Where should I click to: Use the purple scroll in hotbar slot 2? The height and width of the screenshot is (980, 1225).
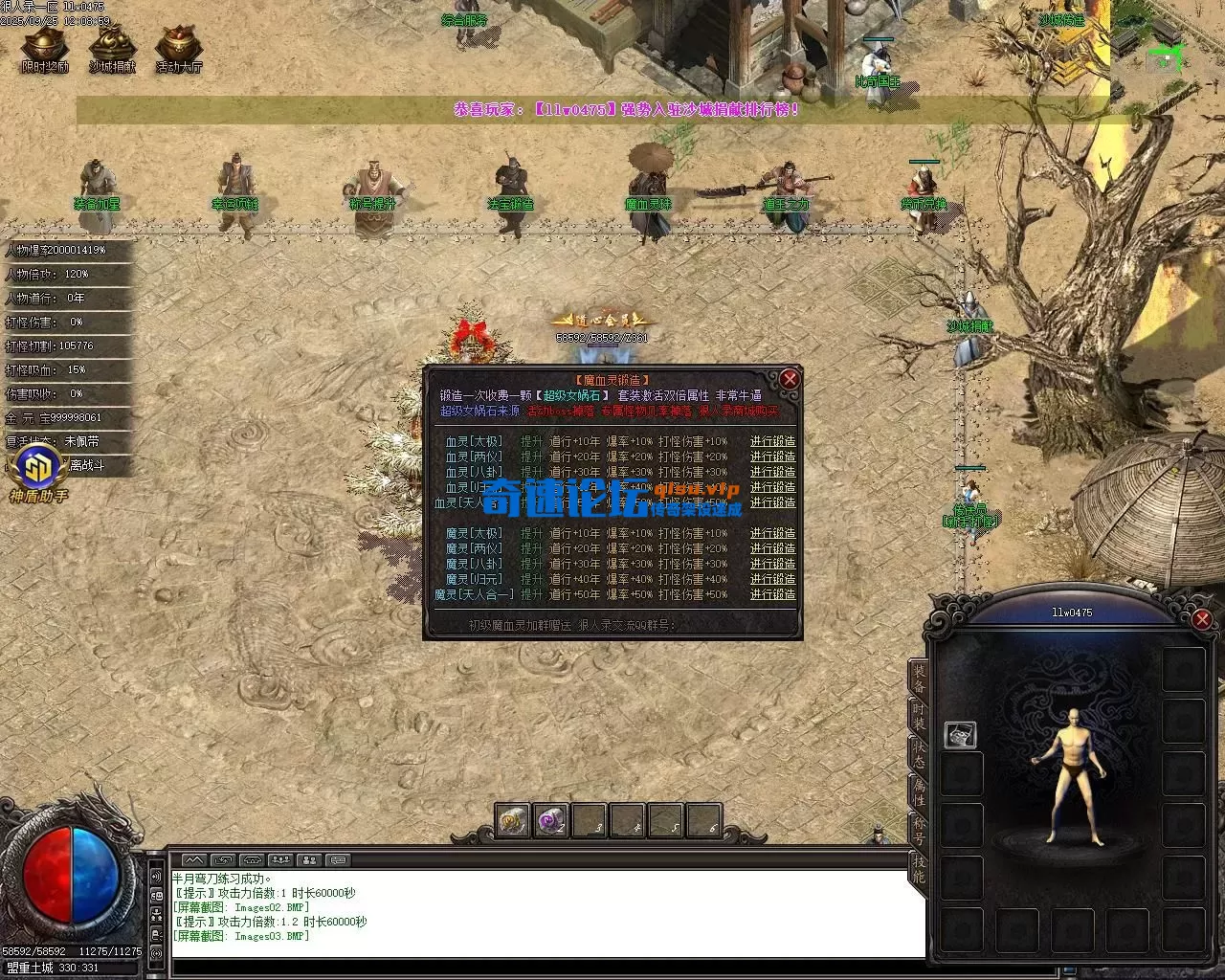(551, 821)
